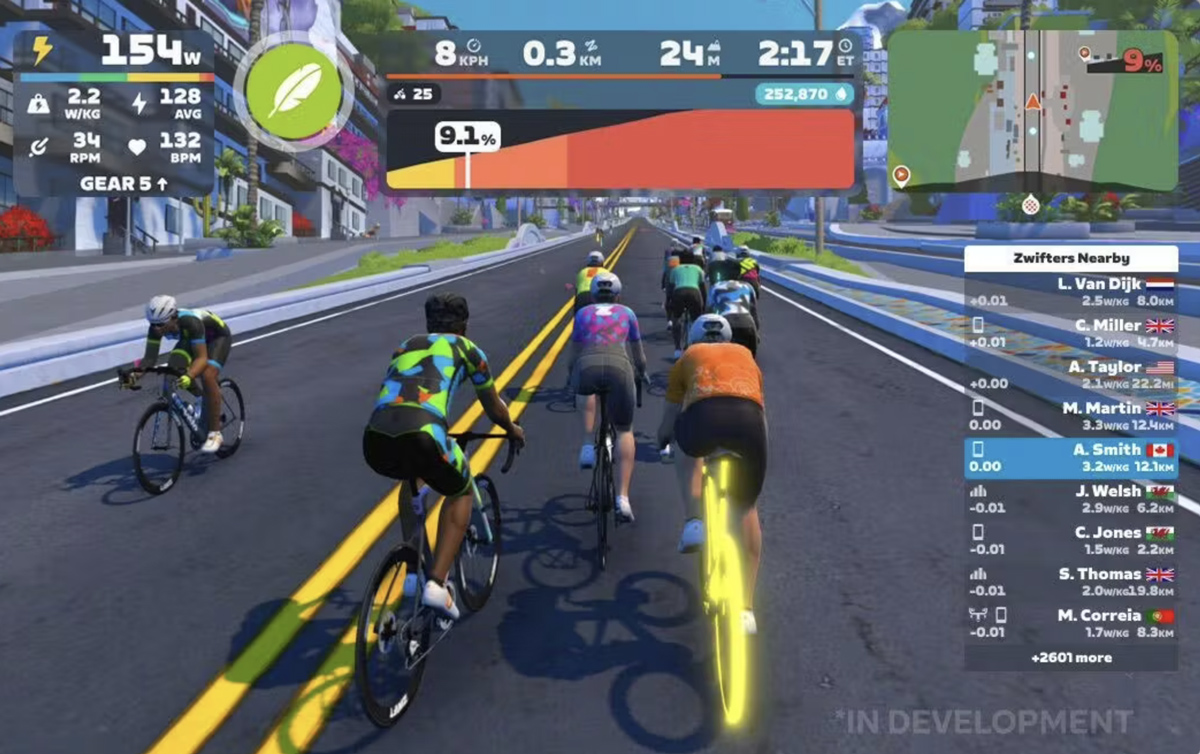This screenshot has height=754, width=1200.
Task: Select A. Taylor in the riders list
Action: point(1070,375)
